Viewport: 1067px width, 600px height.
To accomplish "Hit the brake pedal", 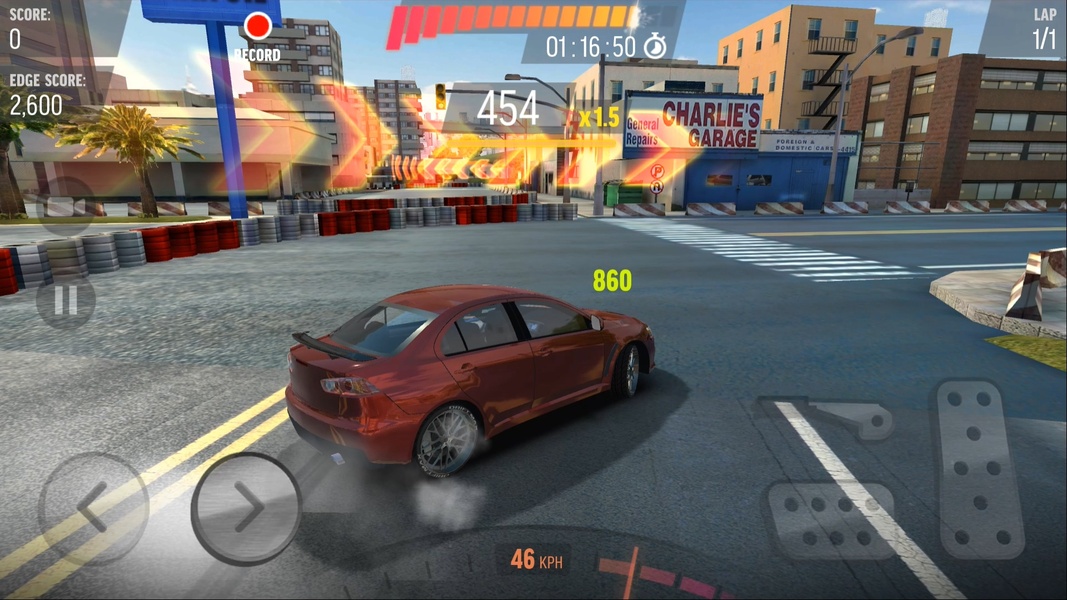I will (x=829, y=520).
